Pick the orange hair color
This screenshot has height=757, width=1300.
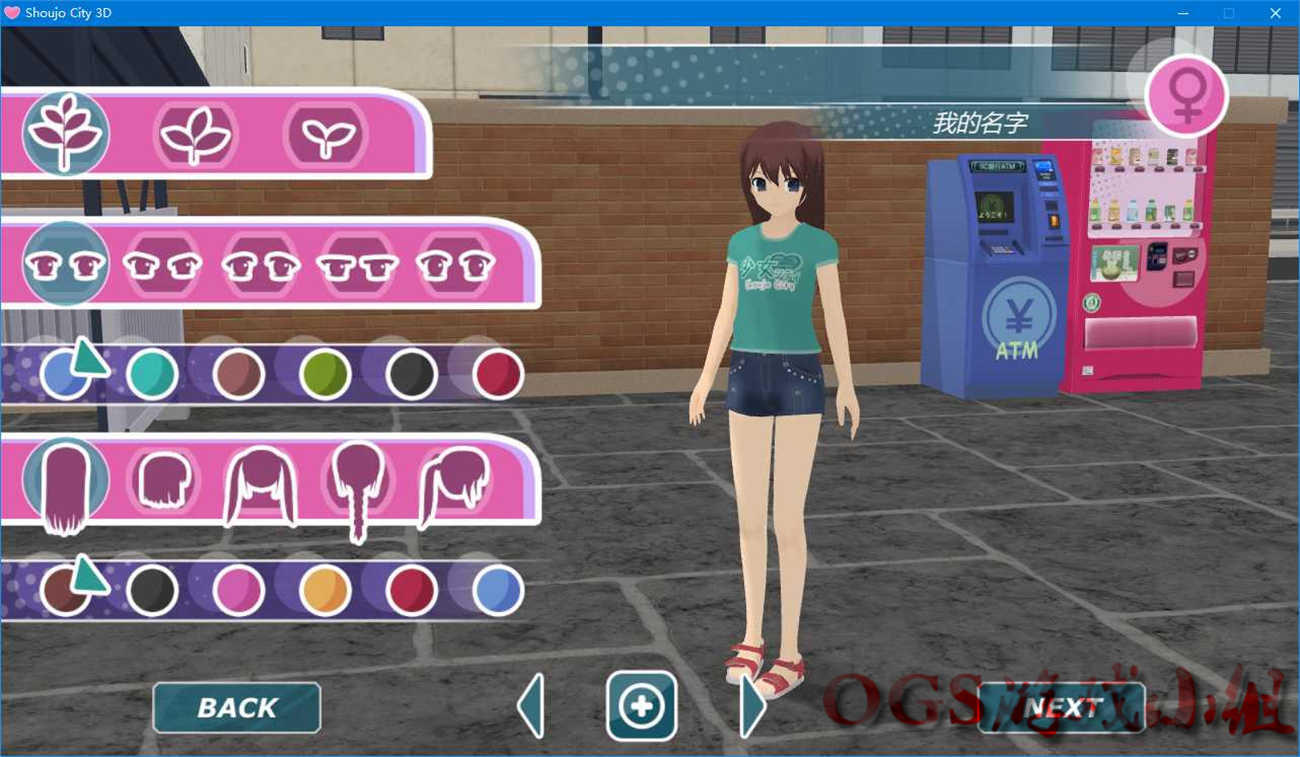pos(325,590)
